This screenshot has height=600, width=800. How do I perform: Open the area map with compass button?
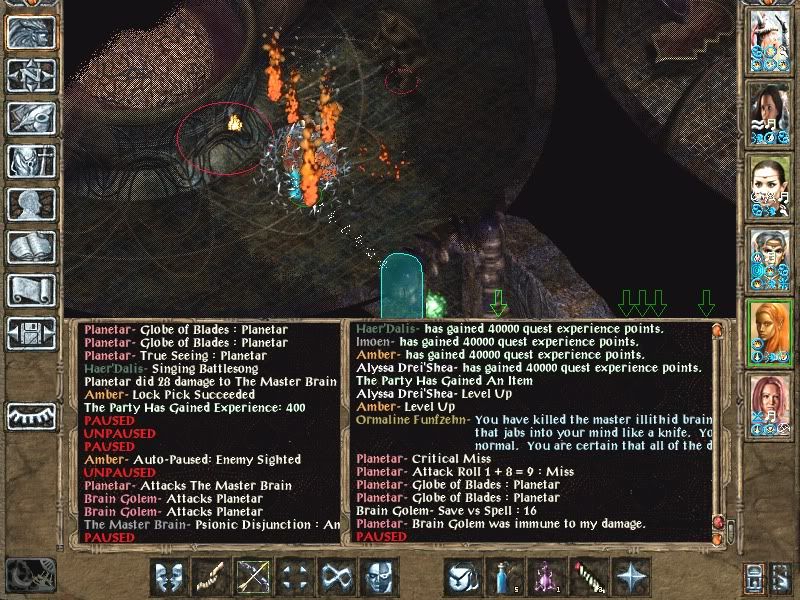pos(32,75)
